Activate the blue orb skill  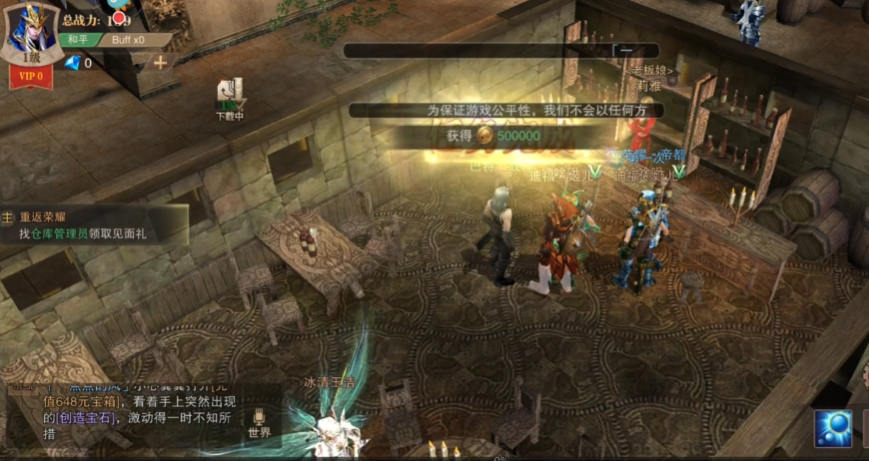[833, 428]
